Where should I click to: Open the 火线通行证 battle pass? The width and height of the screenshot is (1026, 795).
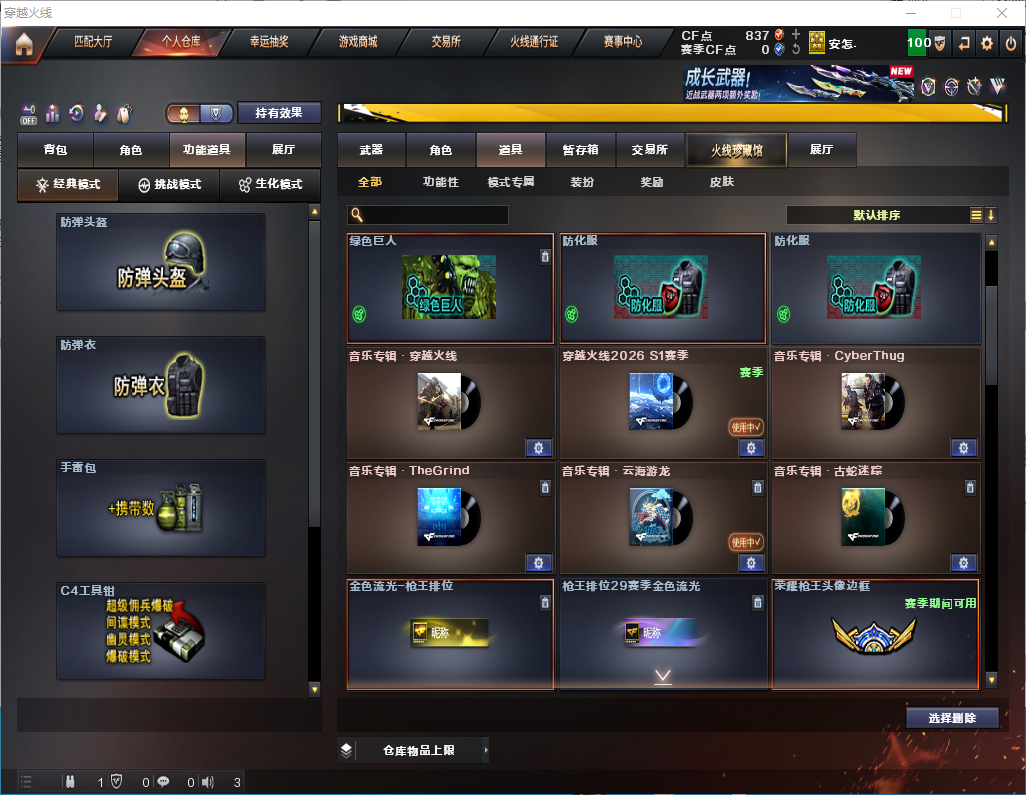(x=534, y=43)
